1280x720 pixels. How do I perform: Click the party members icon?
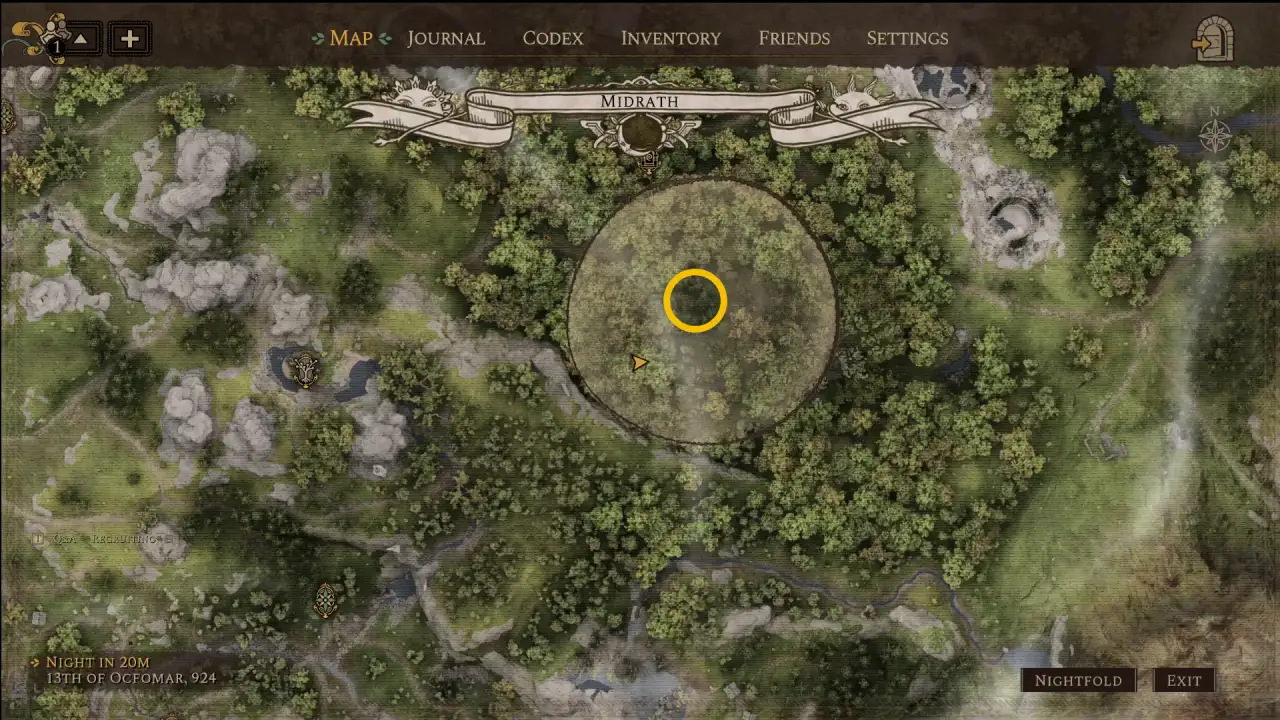(40, 37)
